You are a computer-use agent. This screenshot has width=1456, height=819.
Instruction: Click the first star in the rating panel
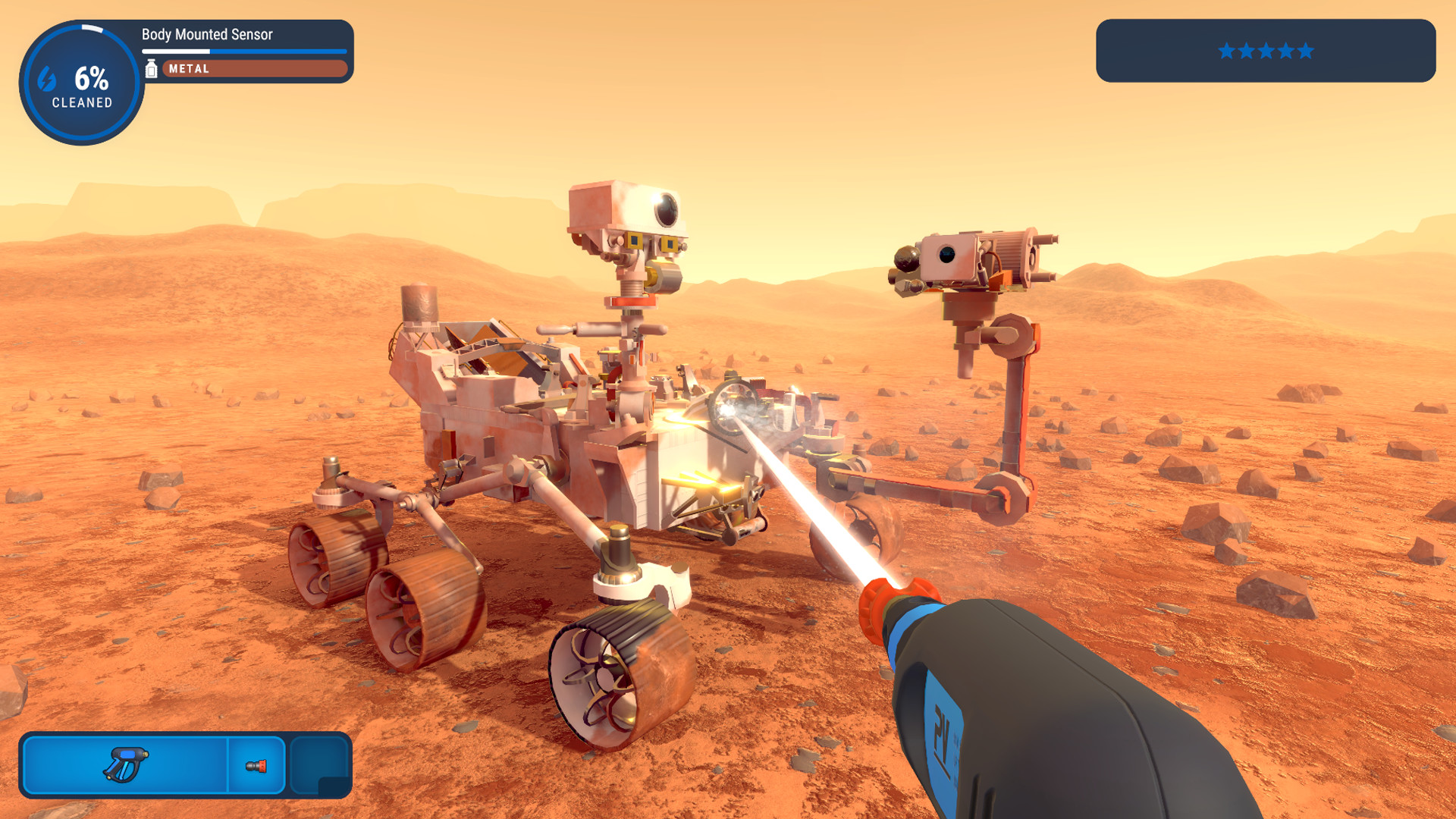tap(1226, 51)
